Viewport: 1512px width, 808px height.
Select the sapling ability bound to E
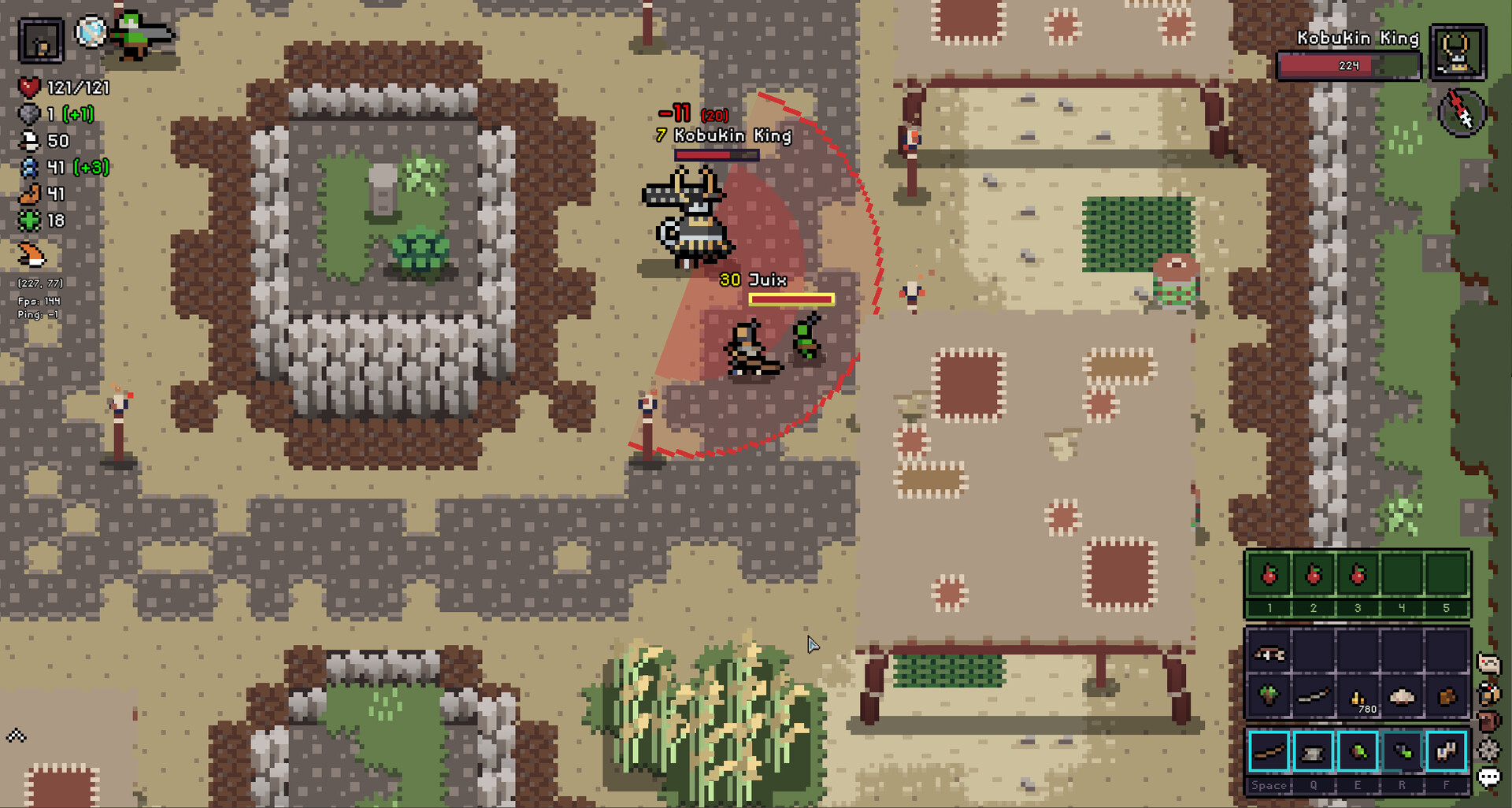click(x=1358, y=752)
